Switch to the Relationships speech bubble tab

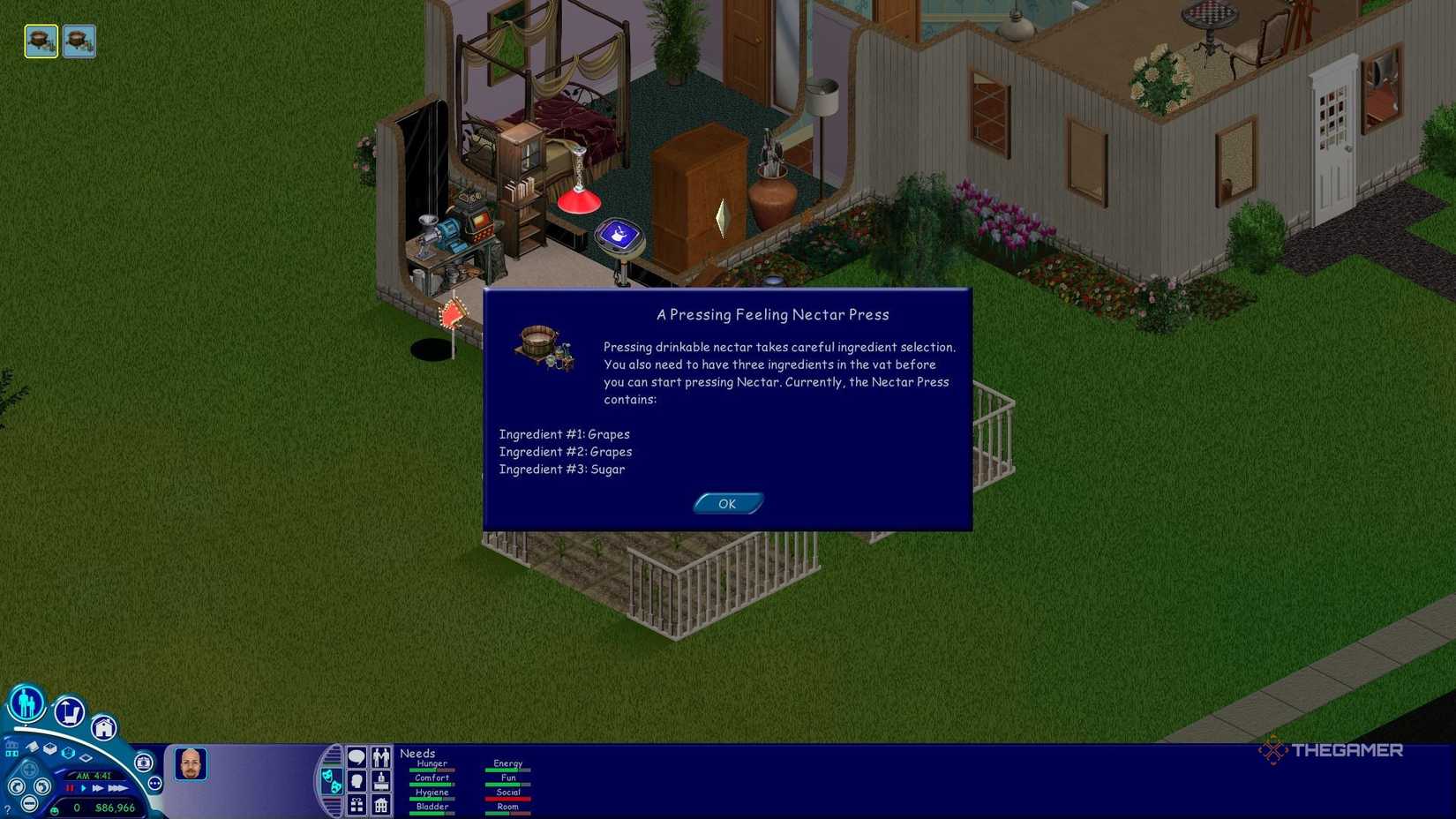point(356,757)
